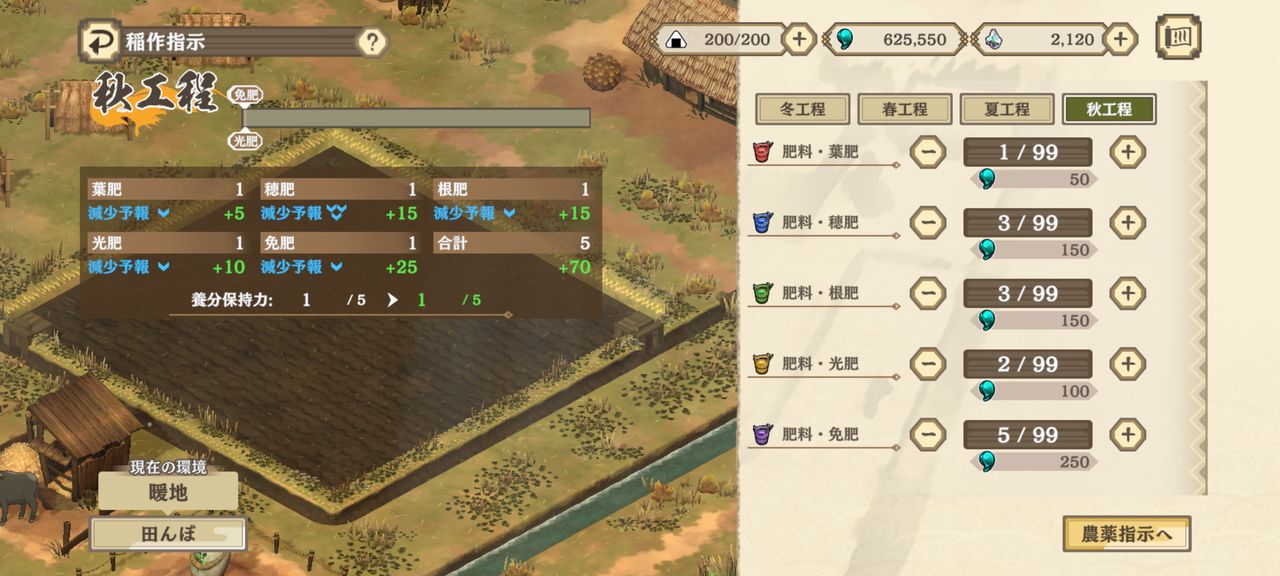
Task: Reduce 穂肥 fertilizer count
Action: coord(928,222)
